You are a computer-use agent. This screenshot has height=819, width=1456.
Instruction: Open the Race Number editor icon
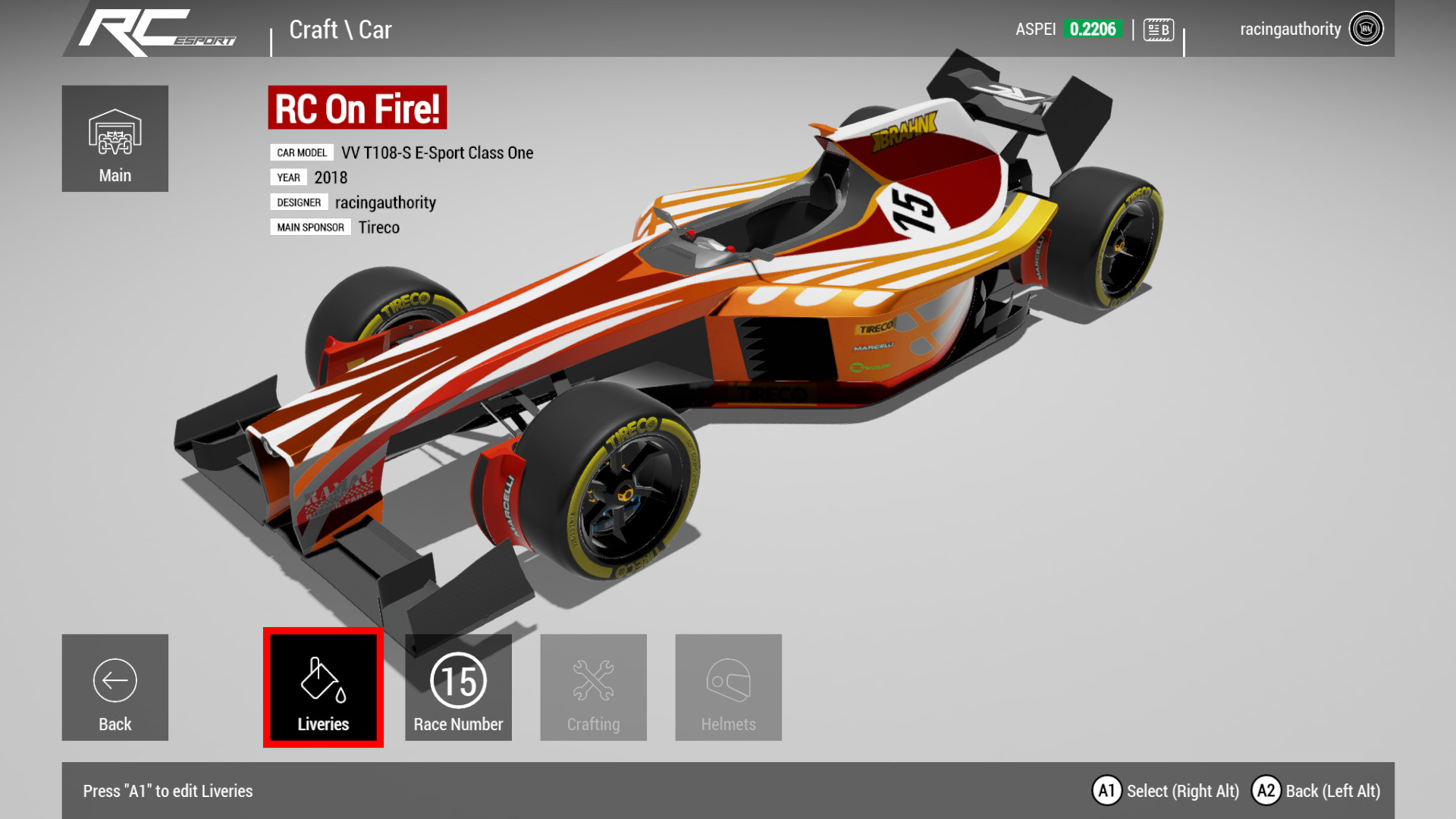458,681
